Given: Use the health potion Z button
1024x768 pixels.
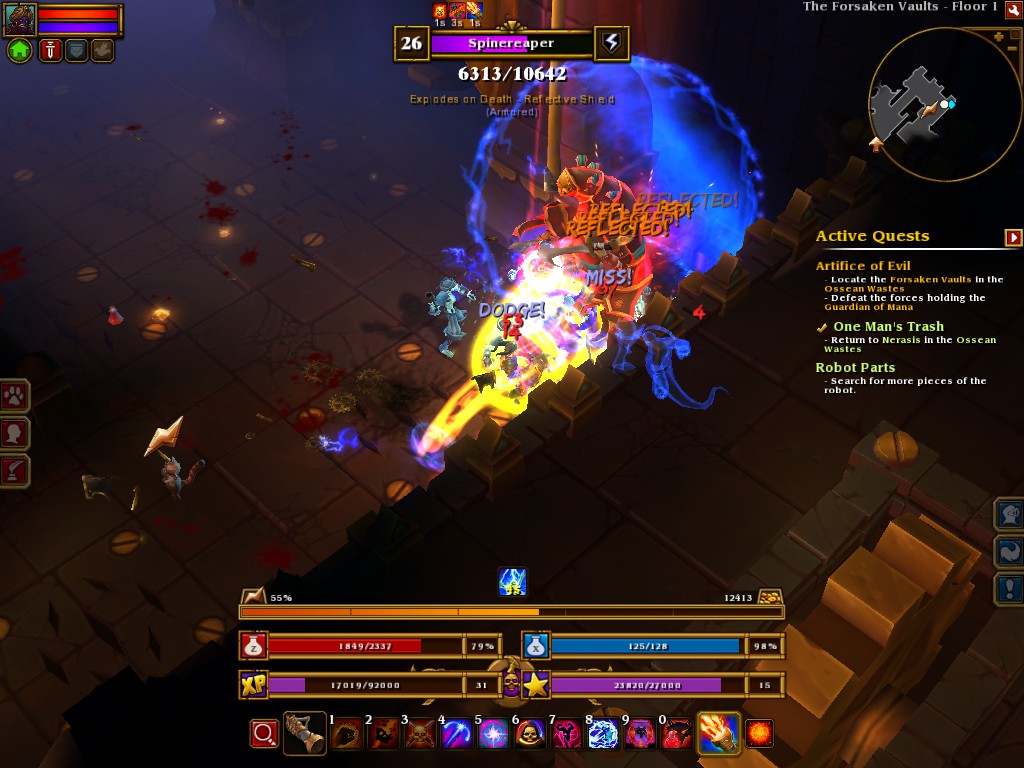Looking at the screenshot, I should pyautogui.click(x=253, y=646).
